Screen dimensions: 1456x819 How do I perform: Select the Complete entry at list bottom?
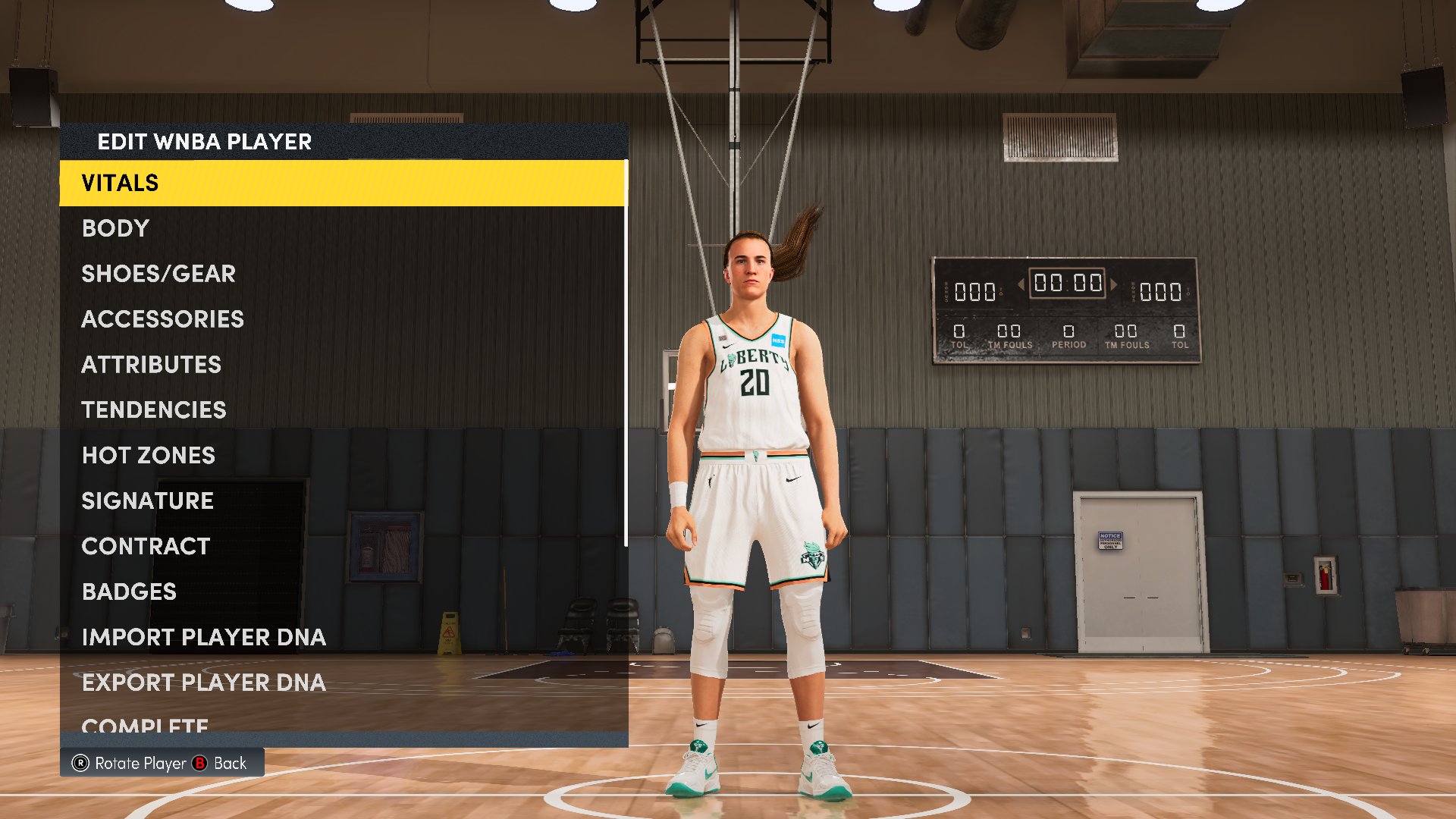click(x=144, y=726)
